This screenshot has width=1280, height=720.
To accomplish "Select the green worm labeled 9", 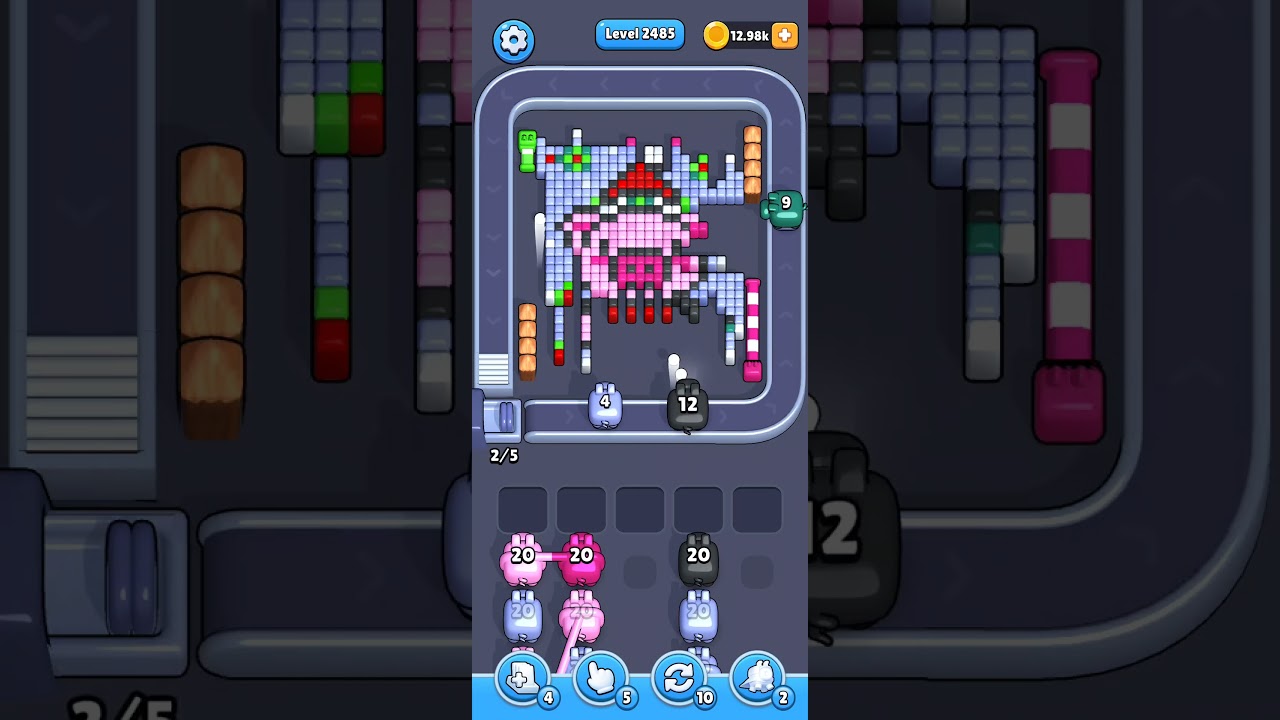I will coord(784,209).
